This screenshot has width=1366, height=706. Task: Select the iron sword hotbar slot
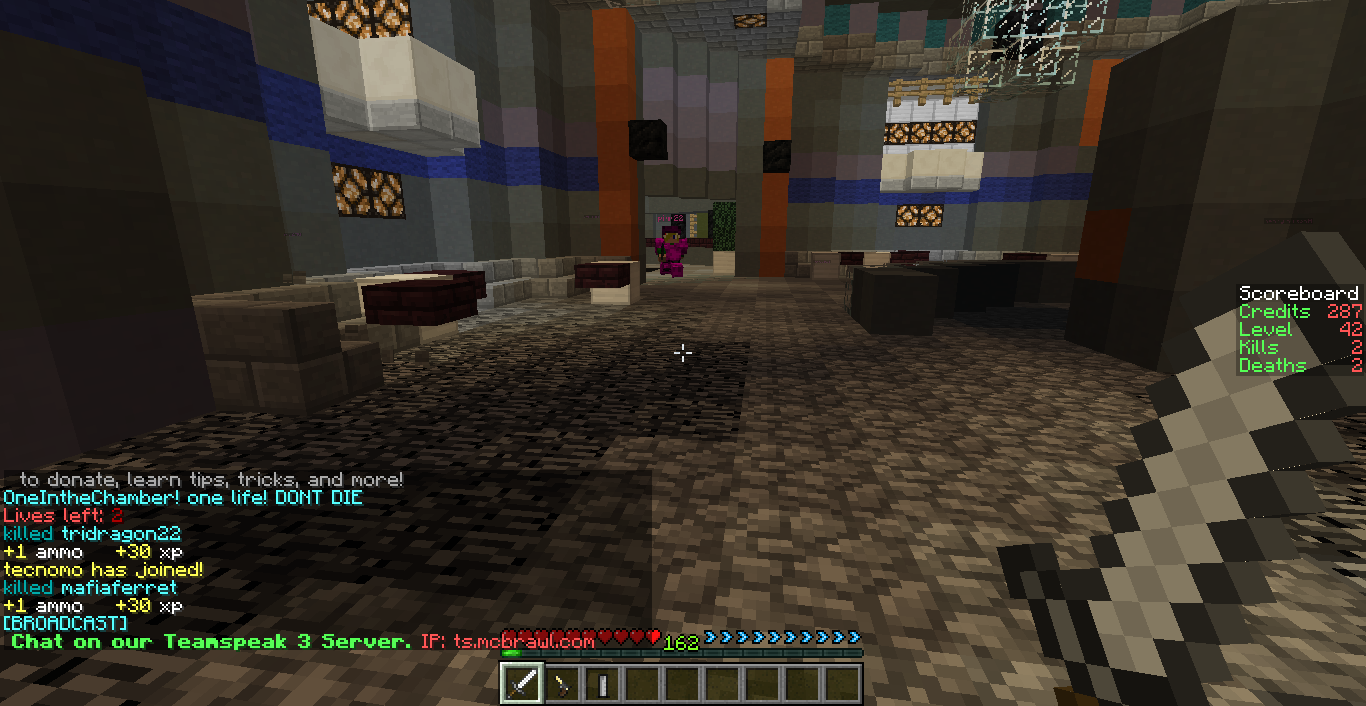pos(522,684)
